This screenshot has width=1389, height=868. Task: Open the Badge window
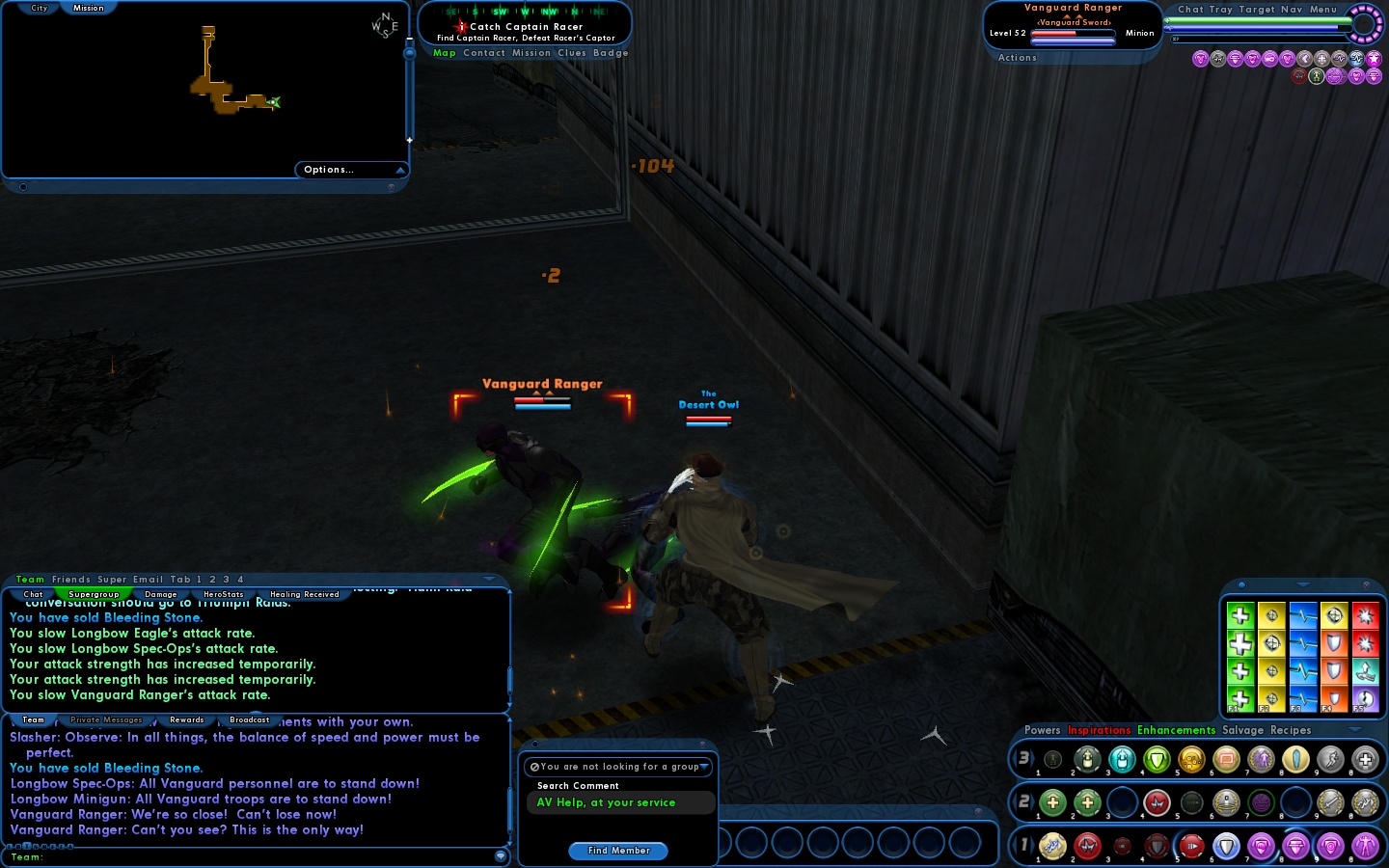point(611,53)
